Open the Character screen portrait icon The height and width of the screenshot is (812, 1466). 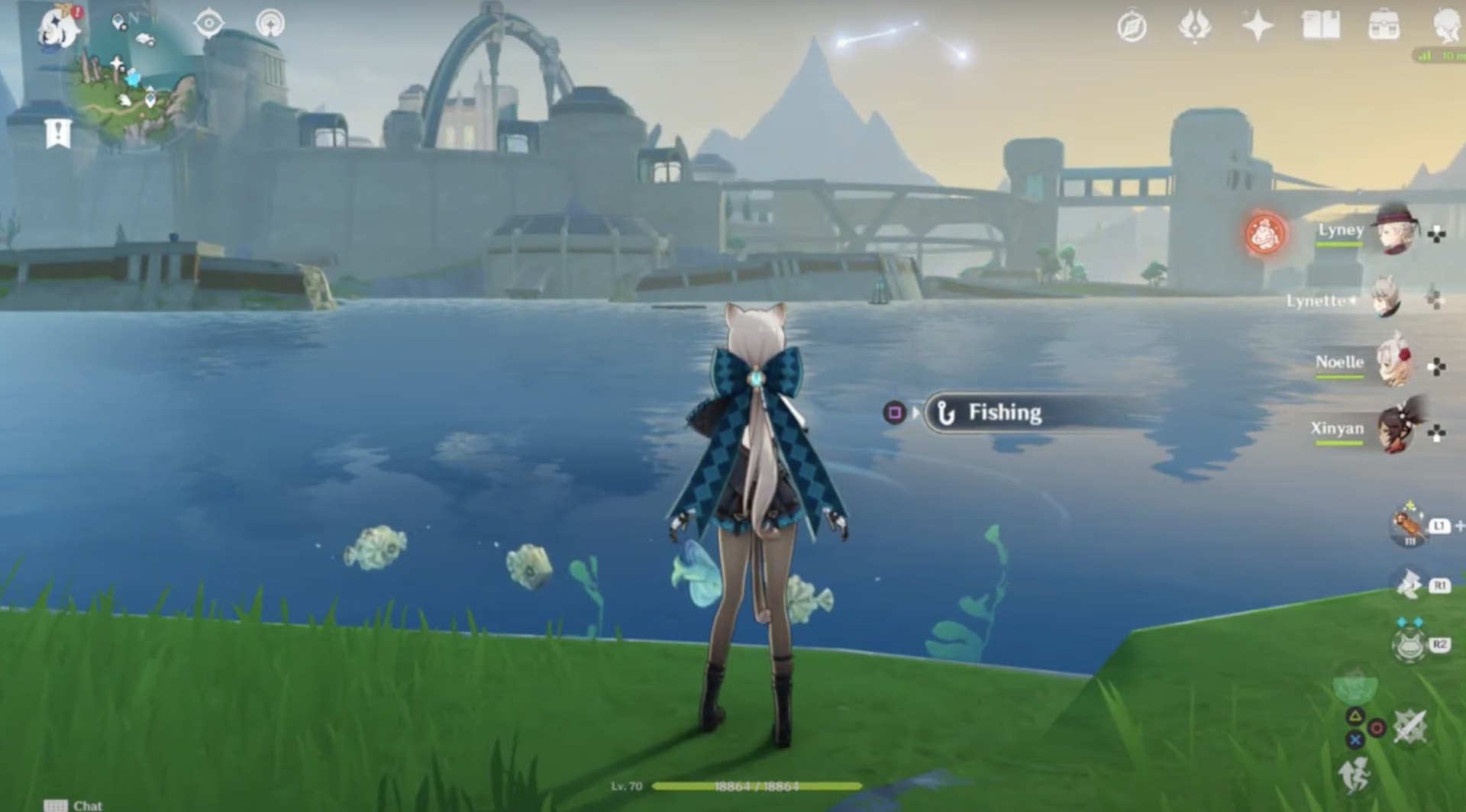[x=1448, y=25]
